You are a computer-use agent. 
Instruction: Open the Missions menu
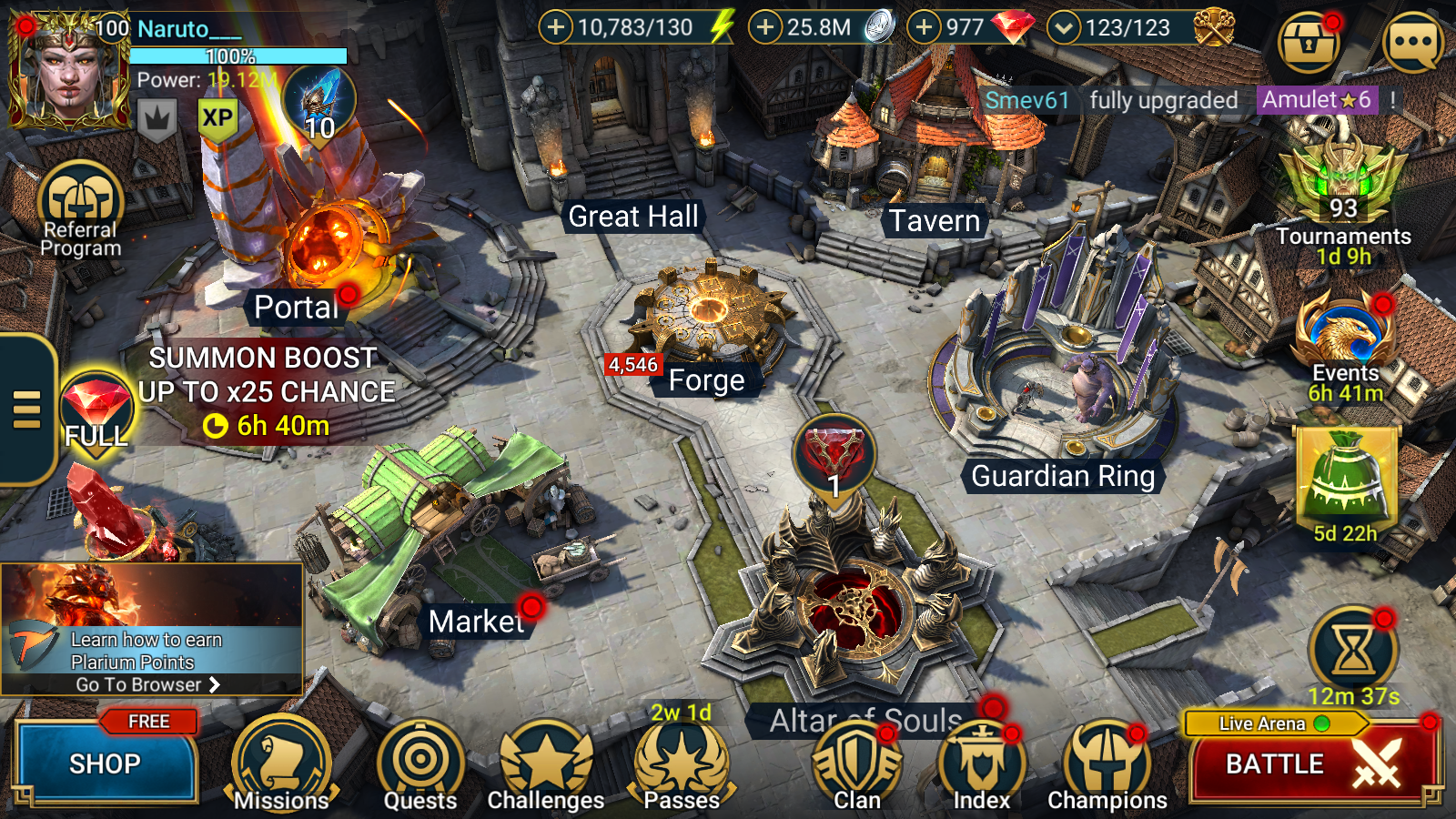280,764
